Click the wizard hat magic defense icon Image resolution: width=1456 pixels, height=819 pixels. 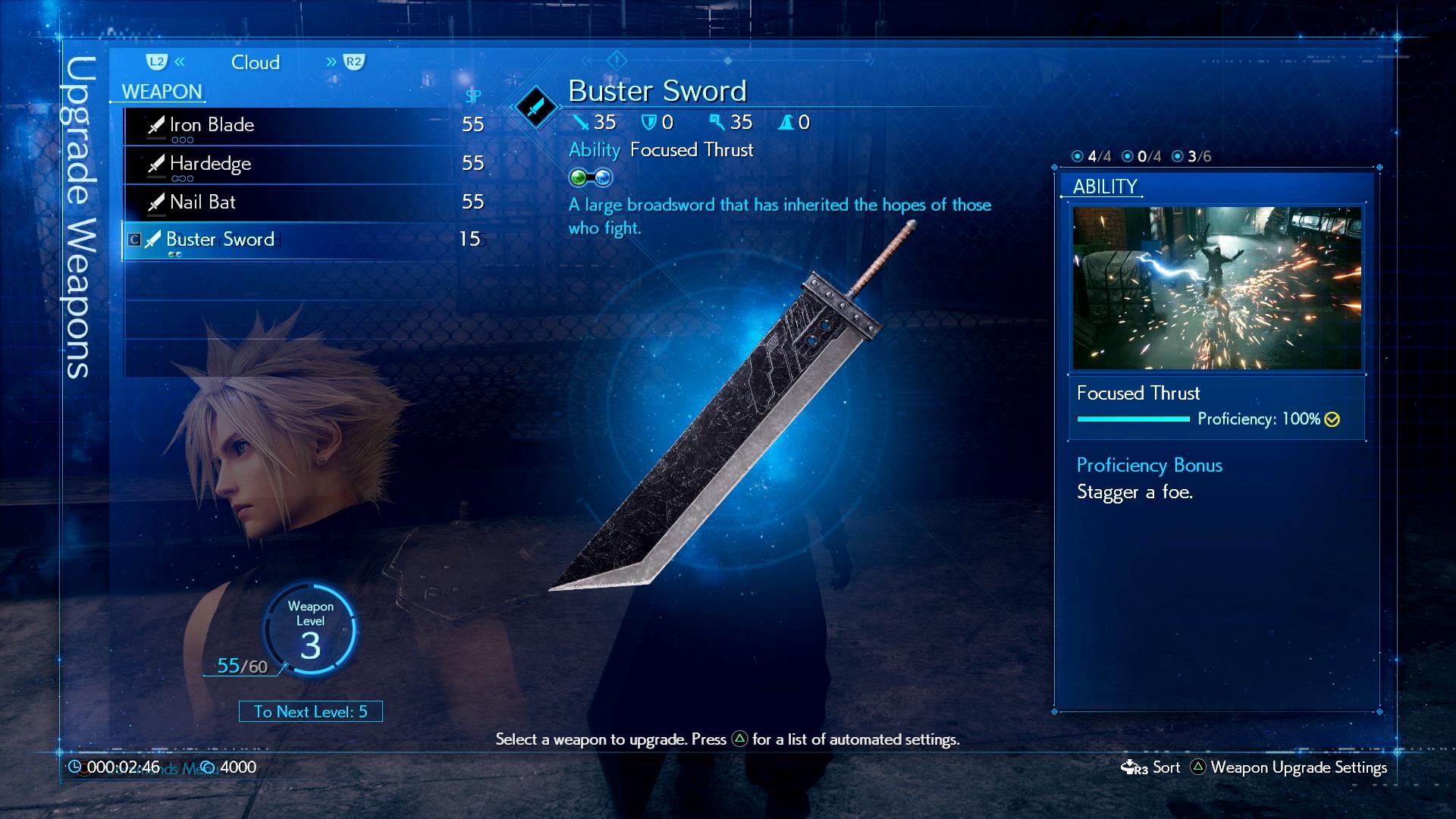click(x=786, y=122)
